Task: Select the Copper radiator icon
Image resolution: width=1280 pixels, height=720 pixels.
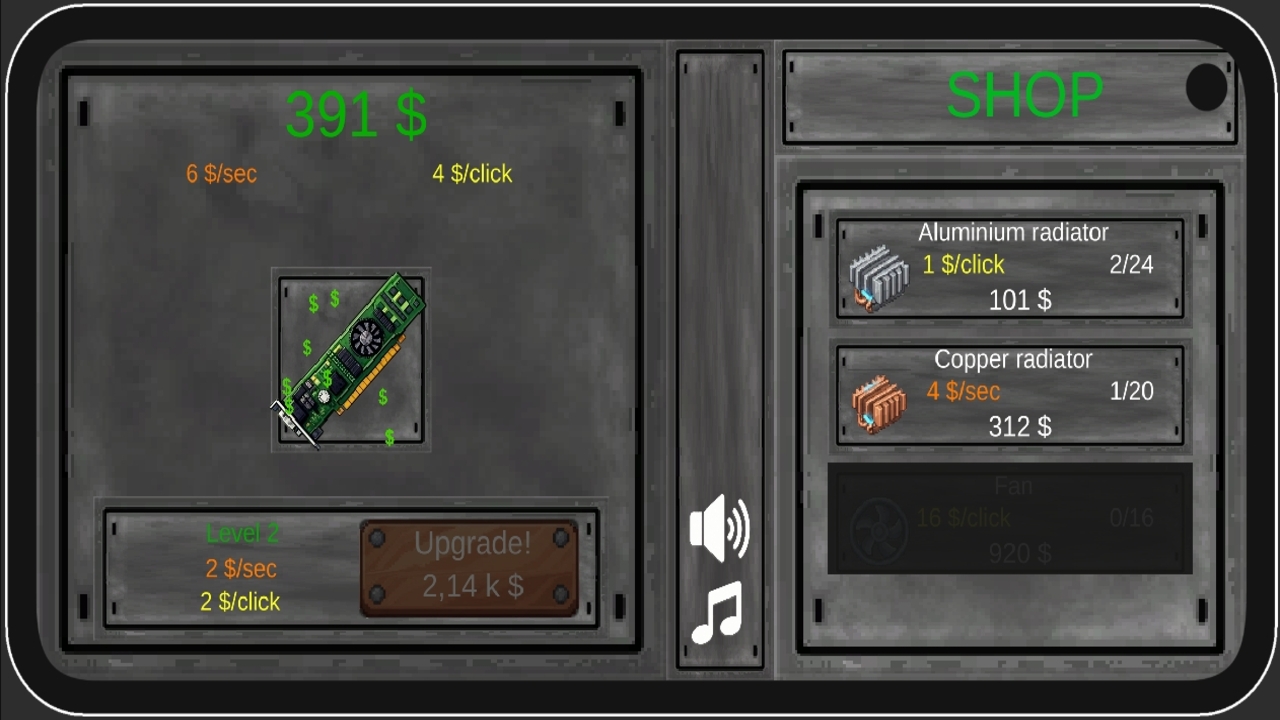Action: 878,403
